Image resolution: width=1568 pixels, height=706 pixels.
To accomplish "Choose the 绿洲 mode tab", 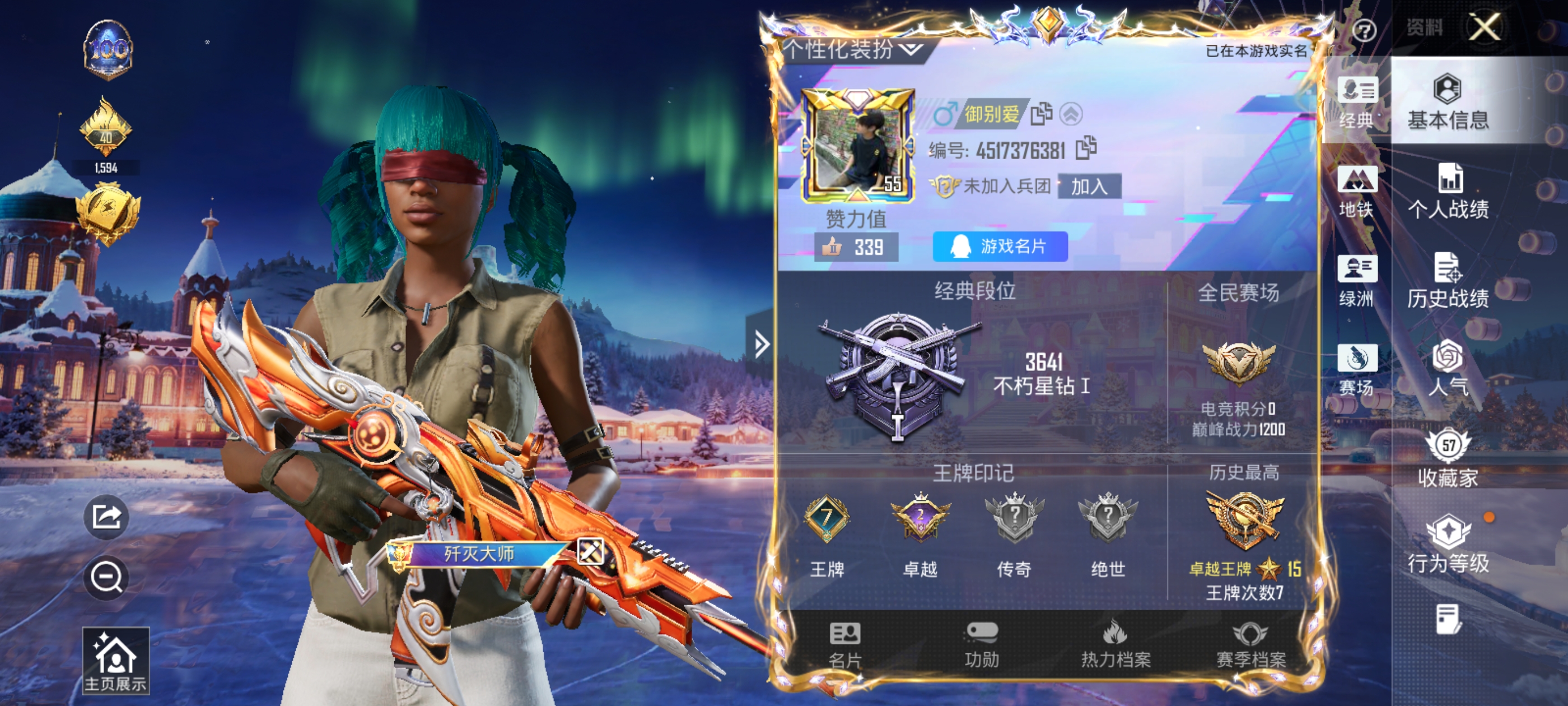I will point(1356,280).
